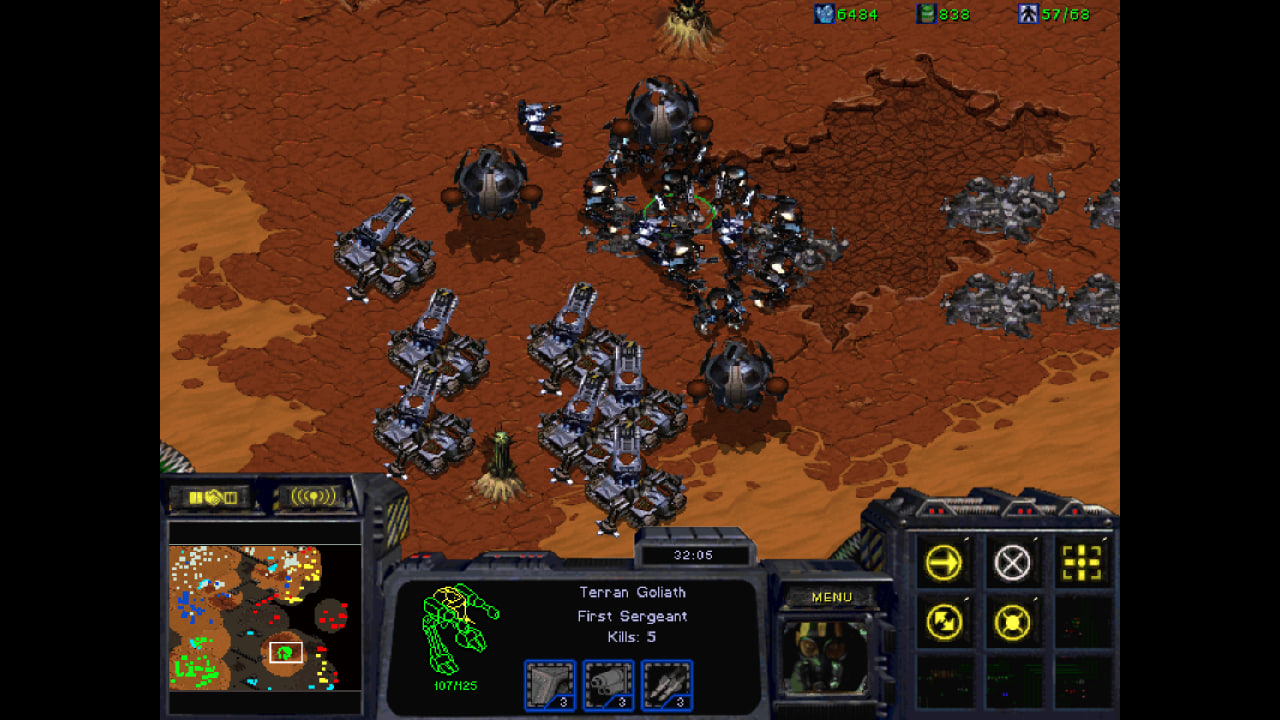Issue the Stop command
This screenshot has height=720, width=1280.
1012,563
